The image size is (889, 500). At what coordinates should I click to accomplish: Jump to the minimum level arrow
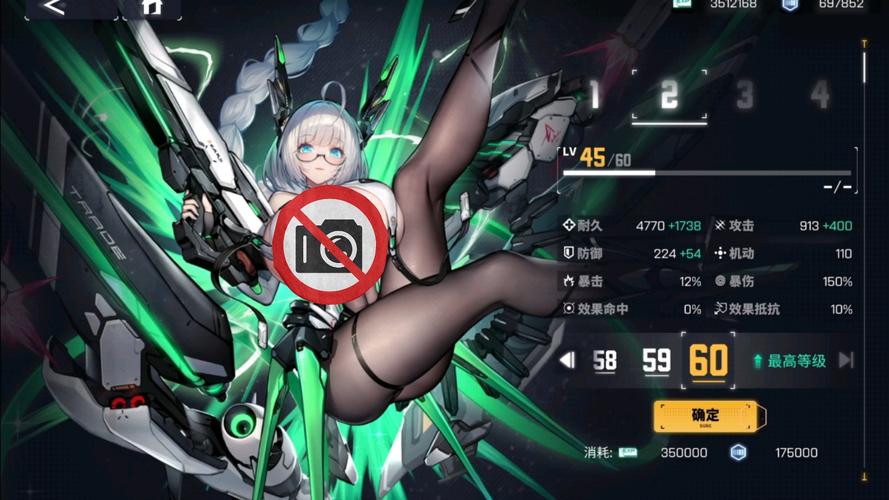coord(567,360)
